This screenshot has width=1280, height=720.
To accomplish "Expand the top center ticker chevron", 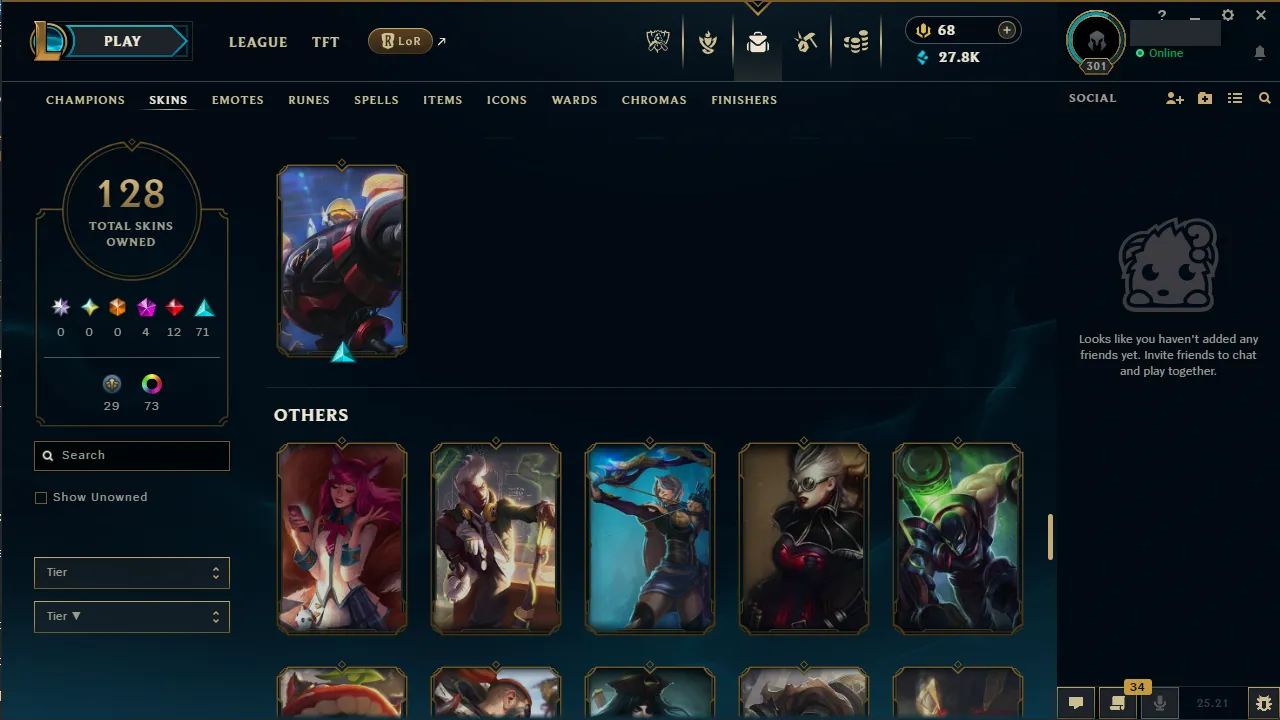I will (758, 8).
